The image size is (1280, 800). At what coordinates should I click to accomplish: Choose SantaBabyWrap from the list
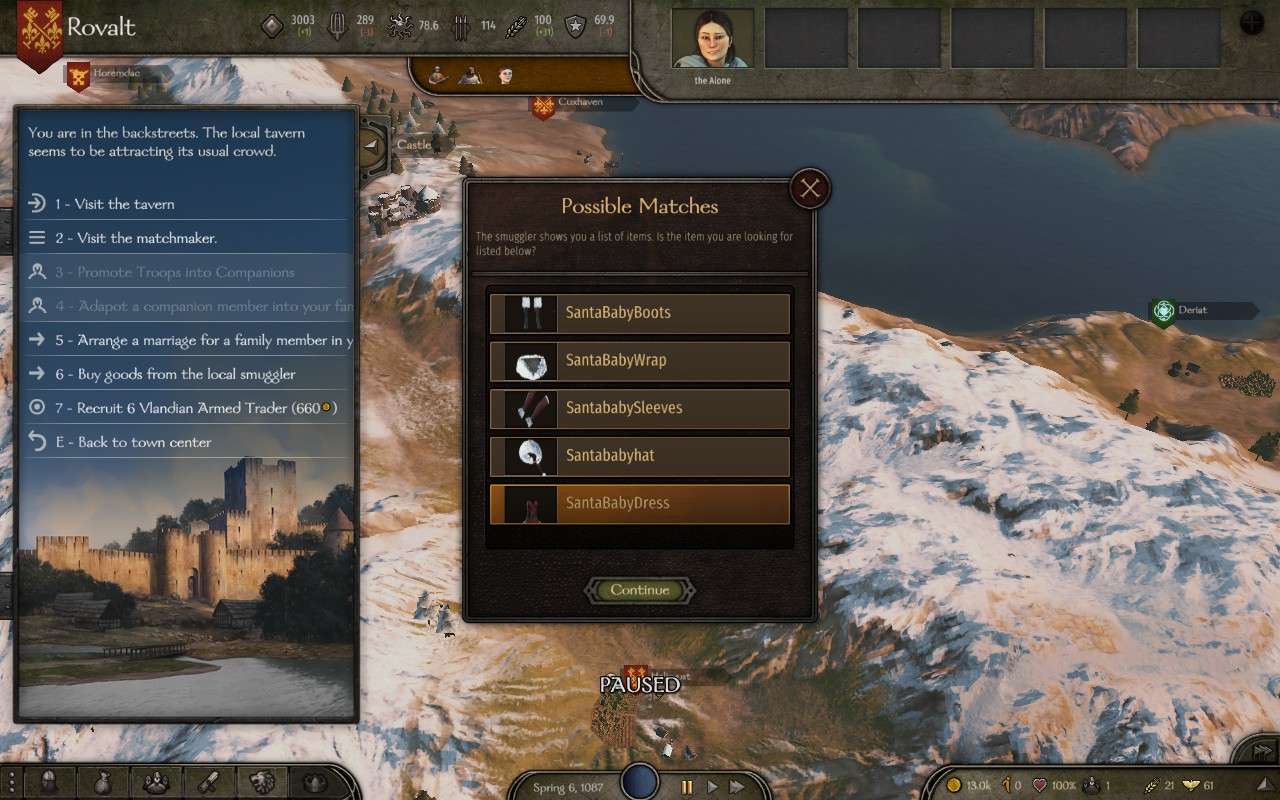(x=640, y=361)
